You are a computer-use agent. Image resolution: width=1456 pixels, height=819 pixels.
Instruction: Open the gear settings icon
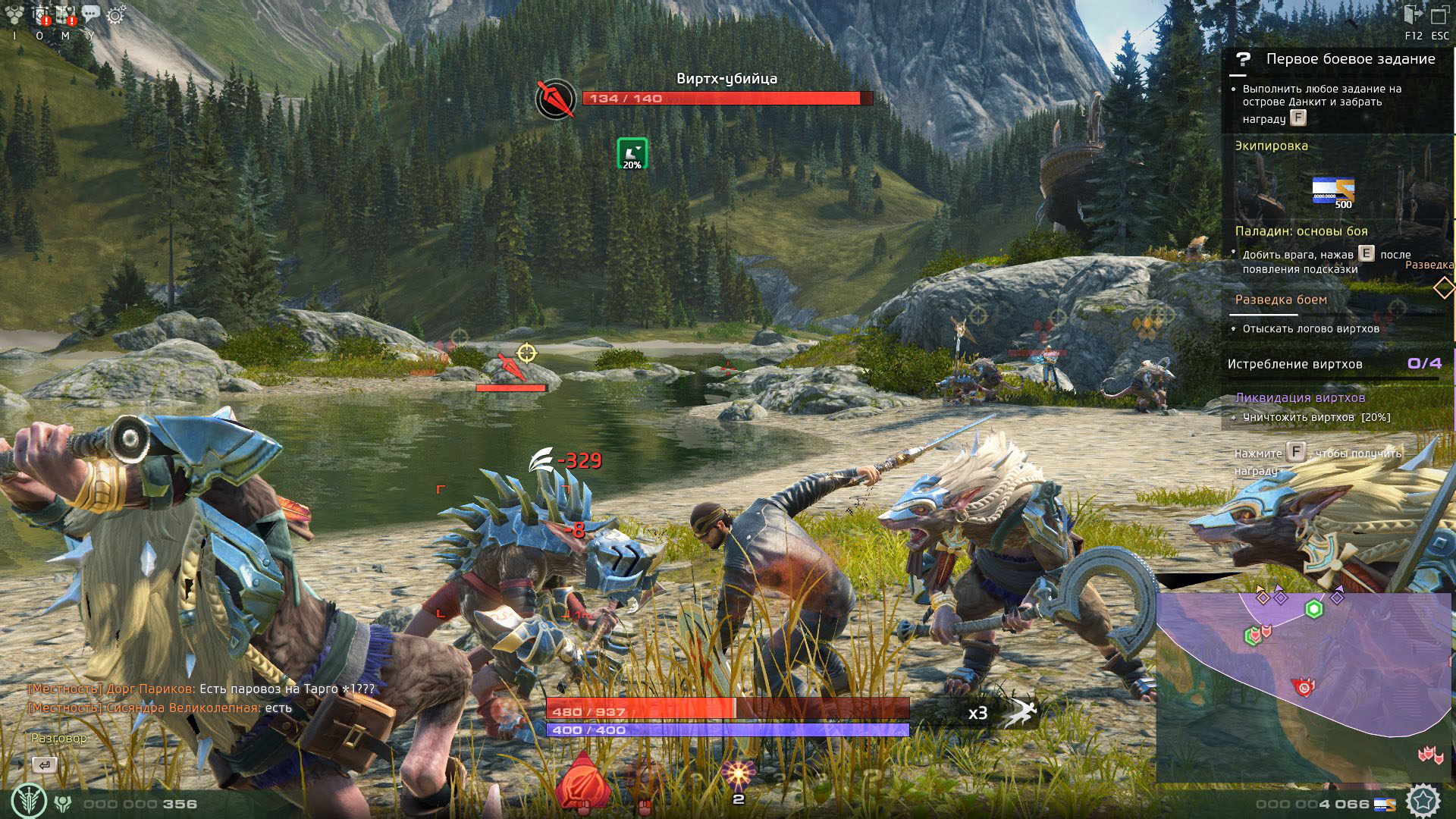click(x=115, y=14)
